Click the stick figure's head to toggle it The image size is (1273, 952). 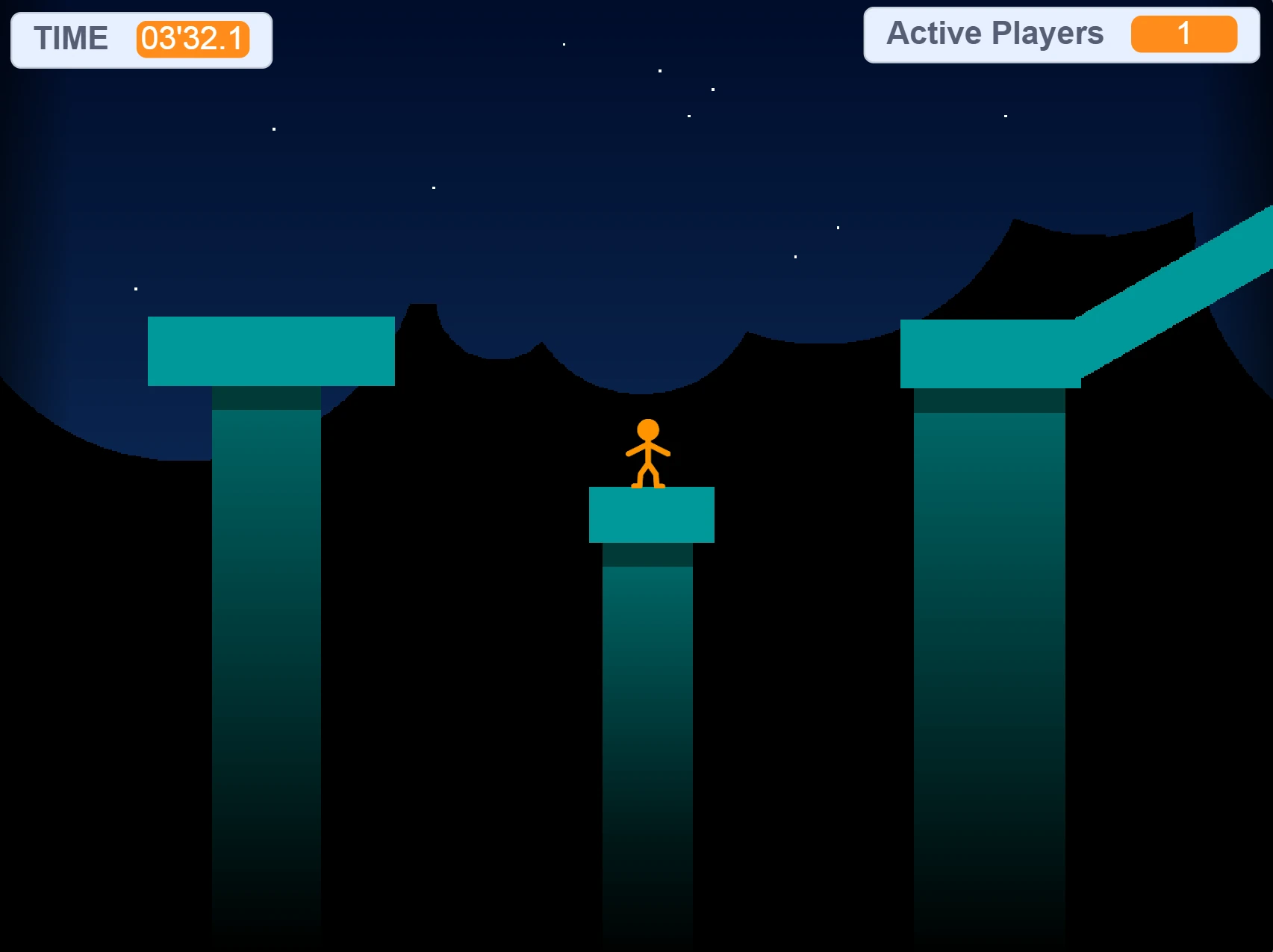[x=647, y=428]
